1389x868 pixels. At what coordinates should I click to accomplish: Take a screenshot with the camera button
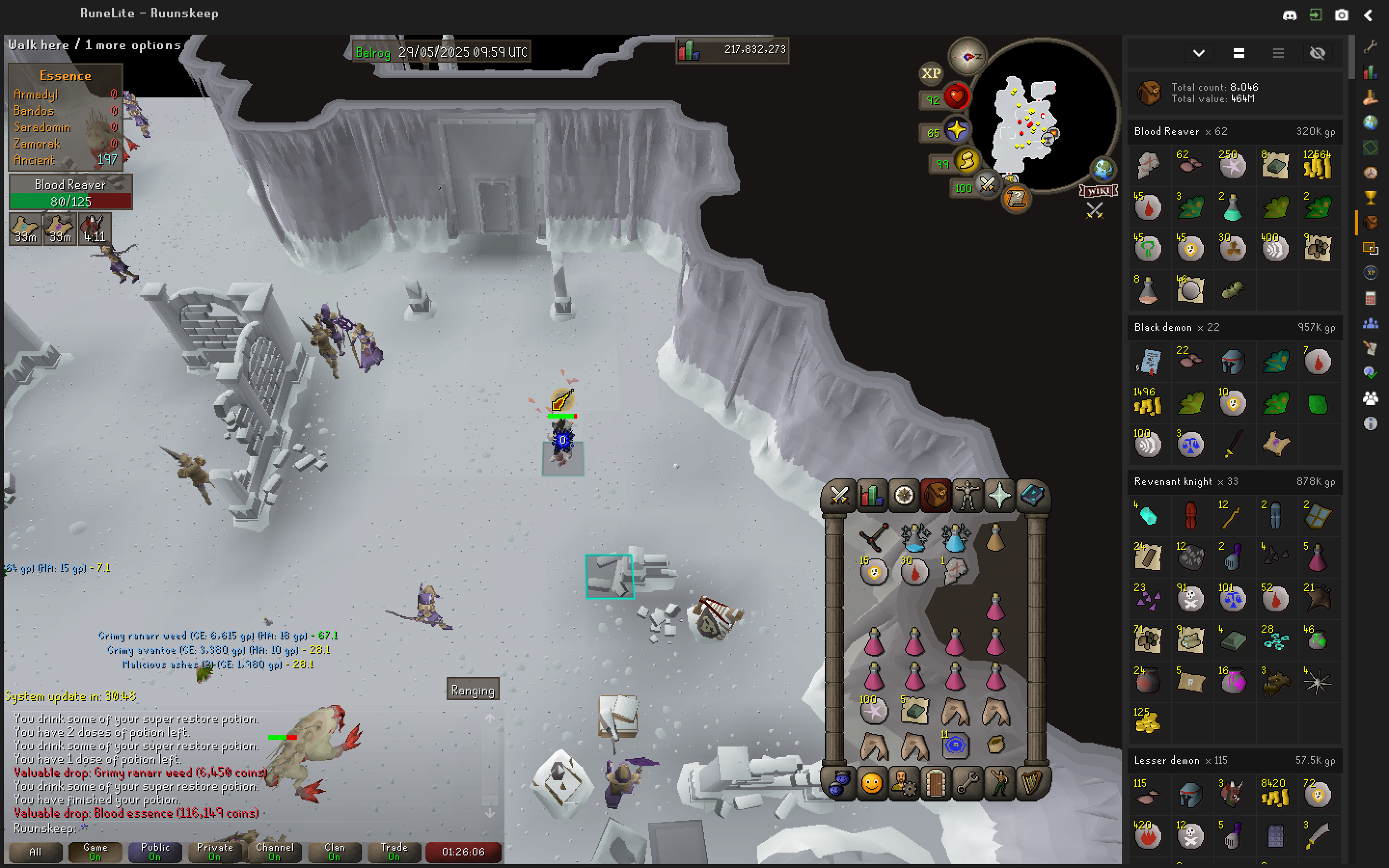pos(1341,15)
